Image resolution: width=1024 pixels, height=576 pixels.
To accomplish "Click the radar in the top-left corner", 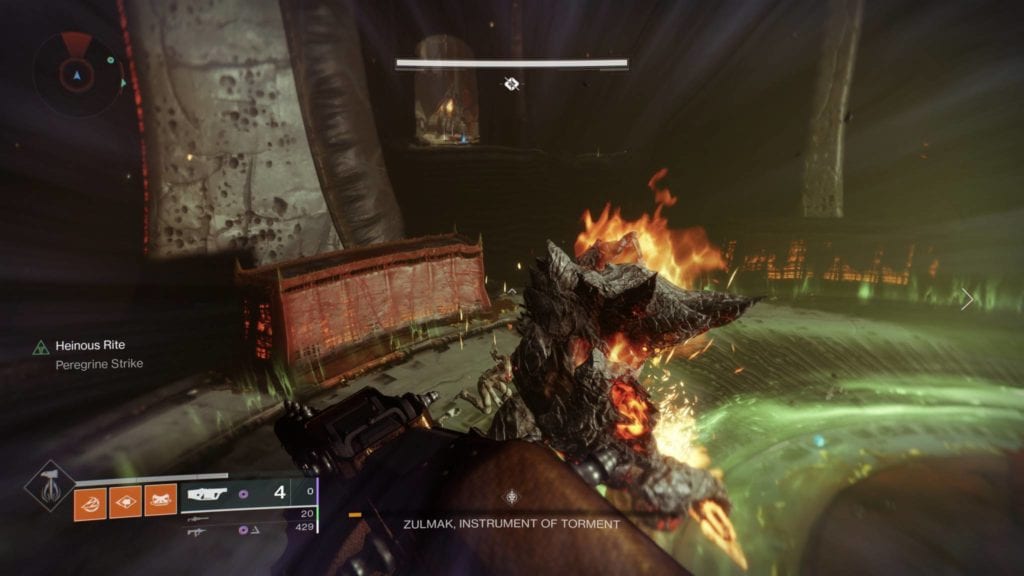I will click(x=77, y=72).
